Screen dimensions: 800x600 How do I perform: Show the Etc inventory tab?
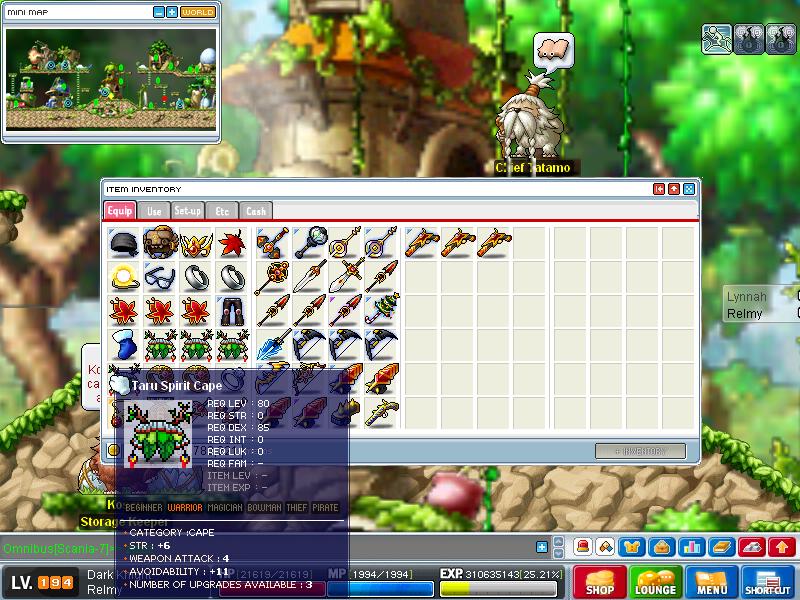pos(222,211)
